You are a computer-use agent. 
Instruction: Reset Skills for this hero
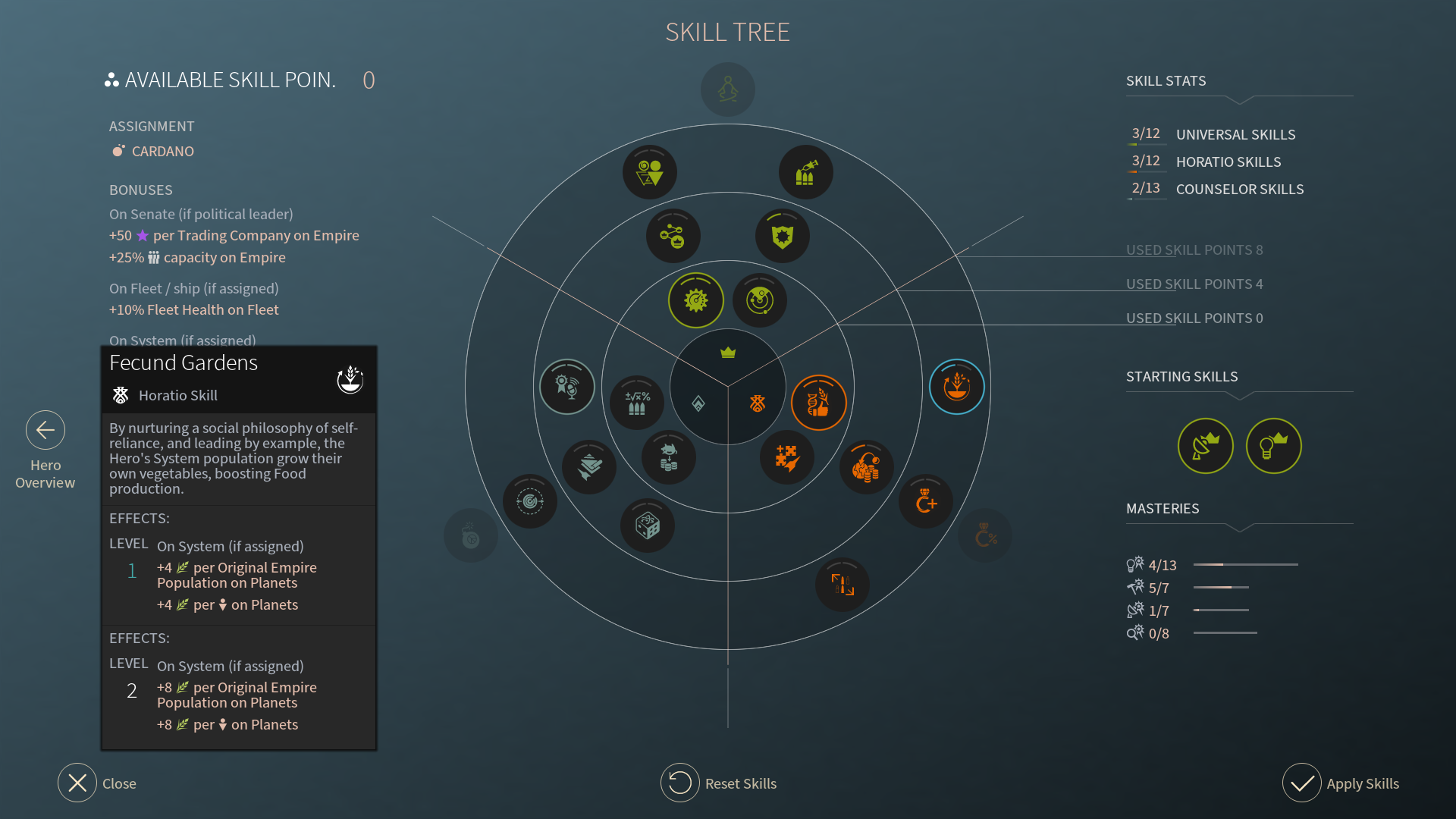point(680,783)
